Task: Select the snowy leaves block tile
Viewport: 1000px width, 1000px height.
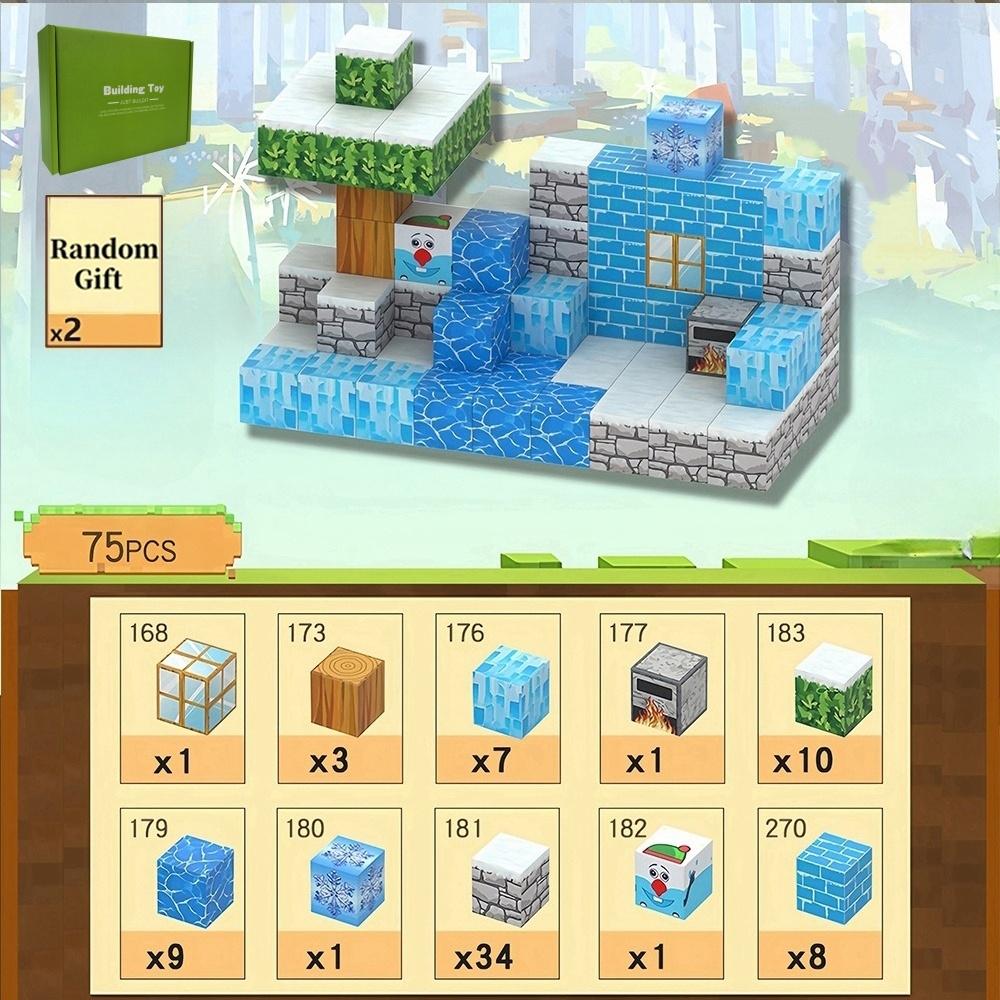Action: (x=819, y=698)
